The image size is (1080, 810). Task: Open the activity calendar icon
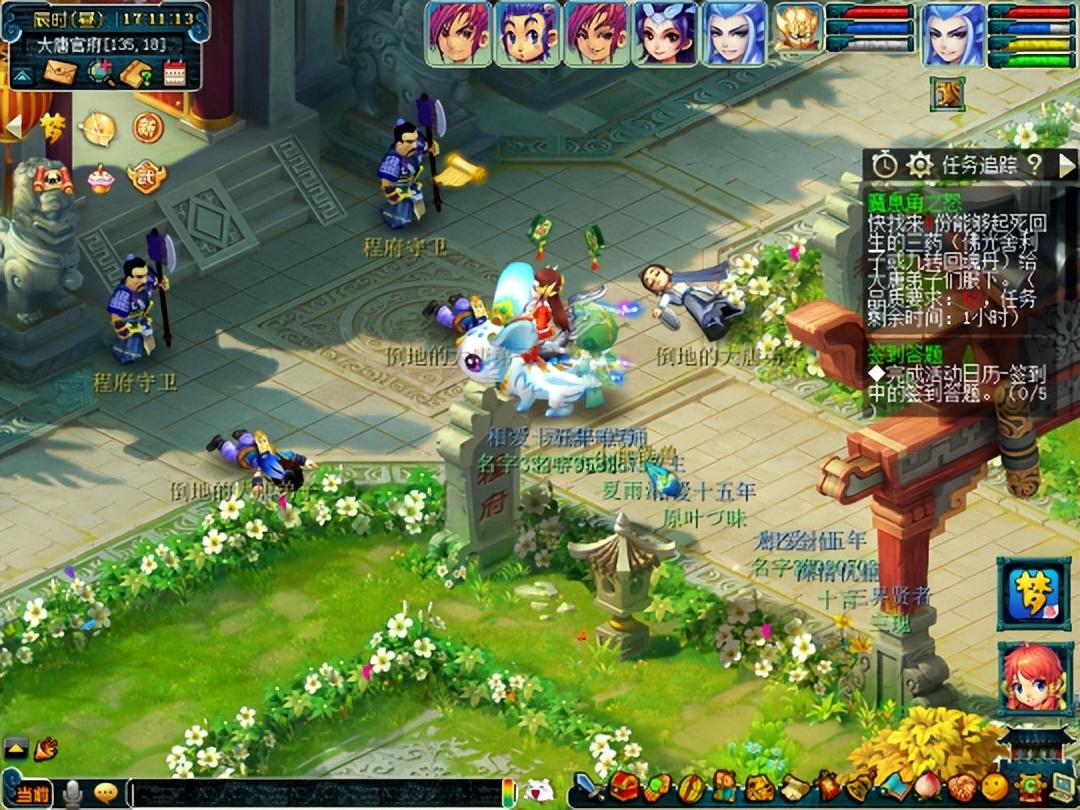(x=175, y=72)
